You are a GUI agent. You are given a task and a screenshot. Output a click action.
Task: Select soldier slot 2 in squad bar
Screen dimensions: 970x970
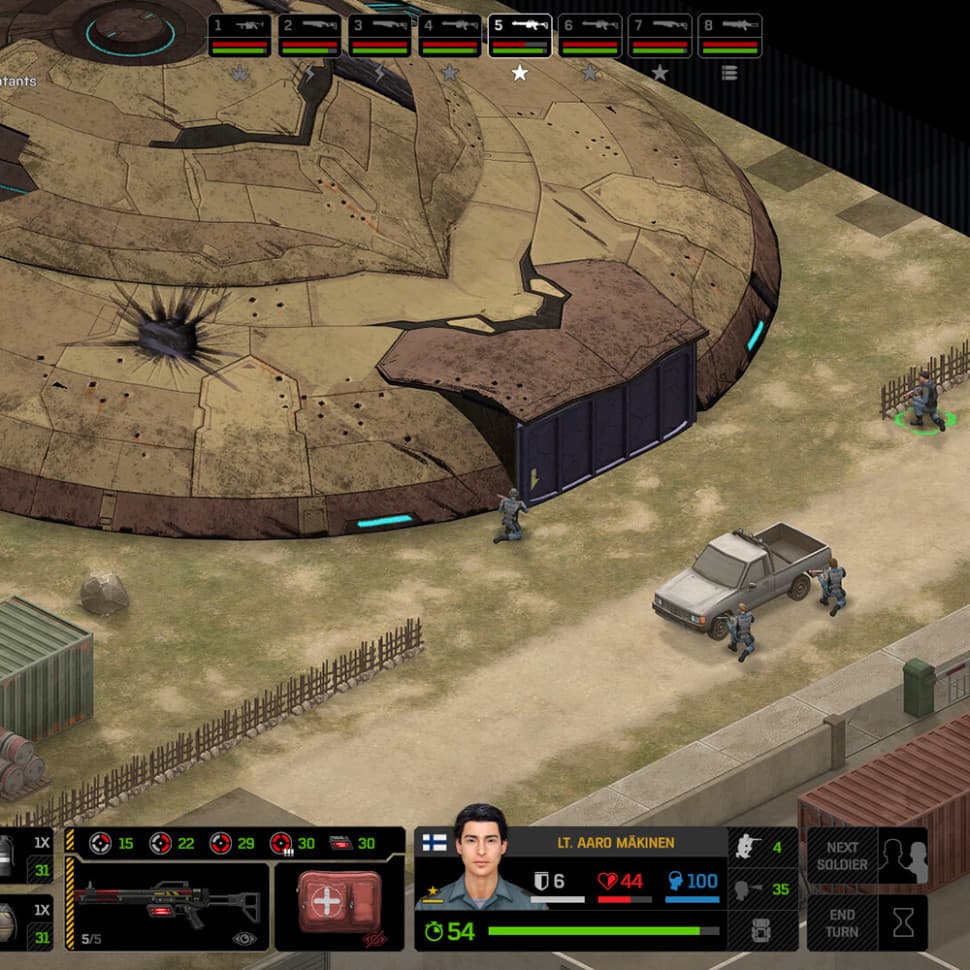click(x=310, y=35)
